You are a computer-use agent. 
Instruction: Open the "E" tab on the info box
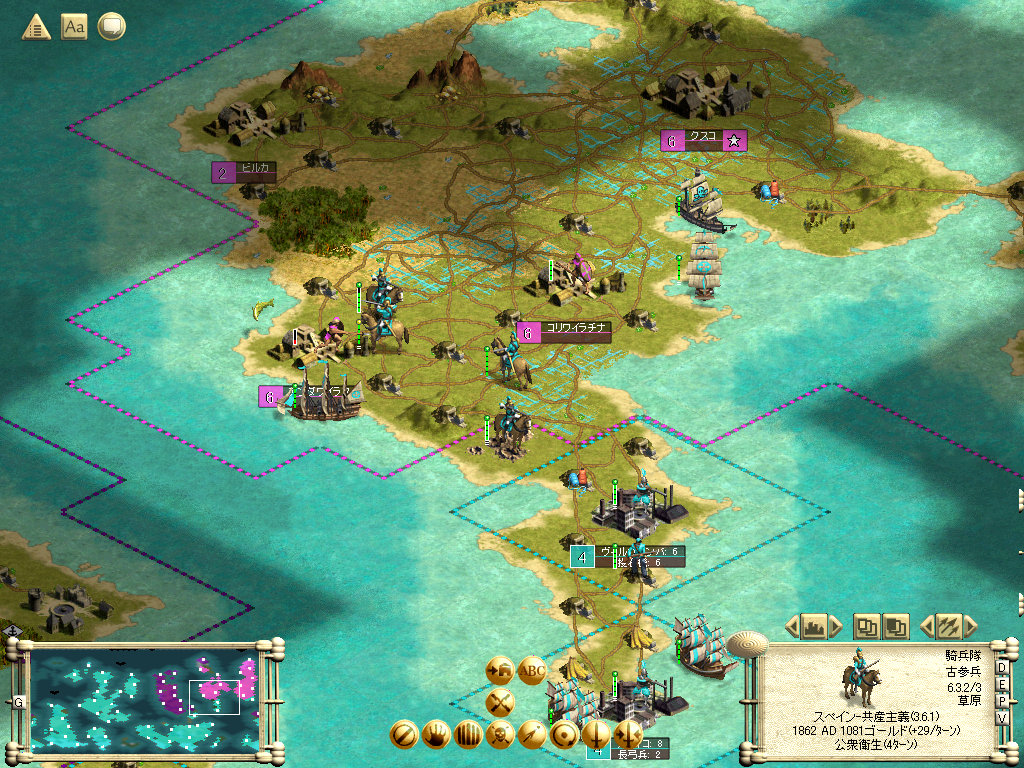1003,684
